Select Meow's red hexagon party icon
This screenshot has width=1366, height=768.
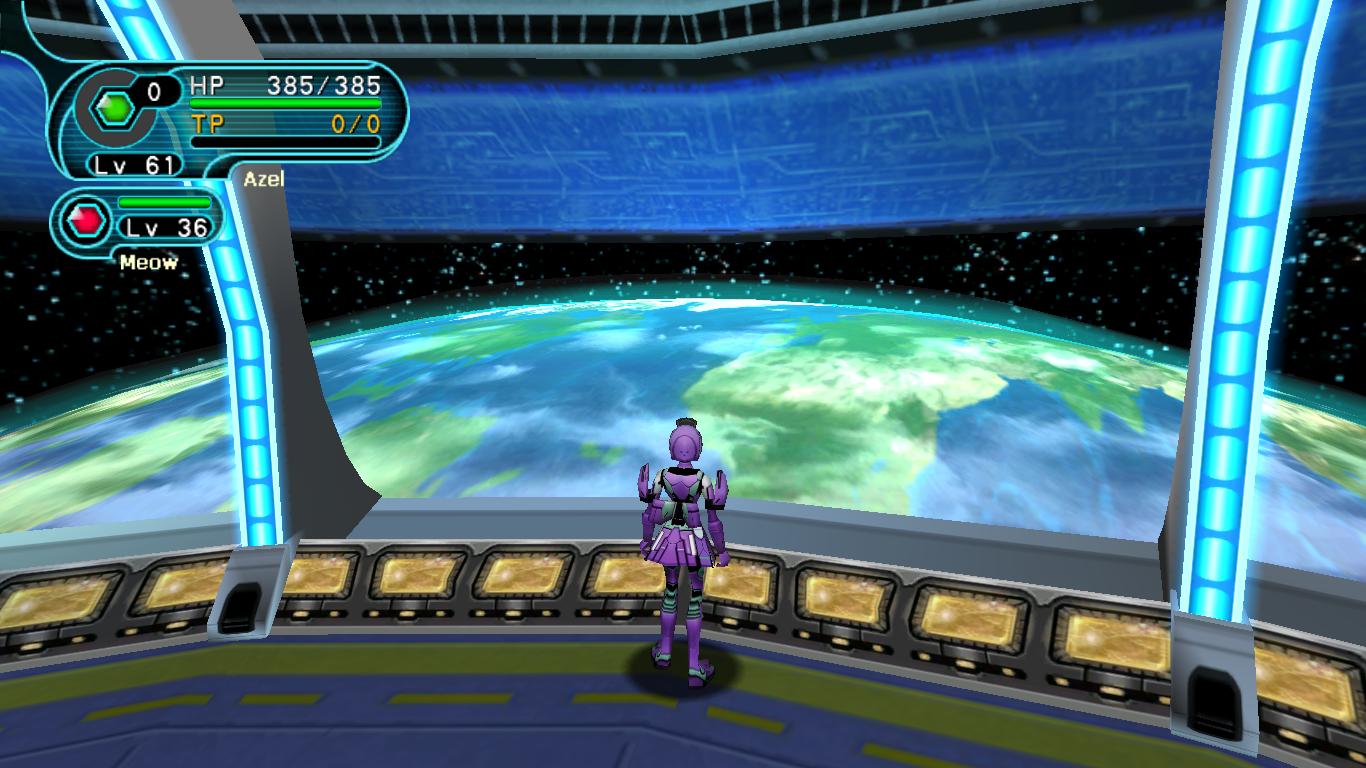[x=88, y=220]
